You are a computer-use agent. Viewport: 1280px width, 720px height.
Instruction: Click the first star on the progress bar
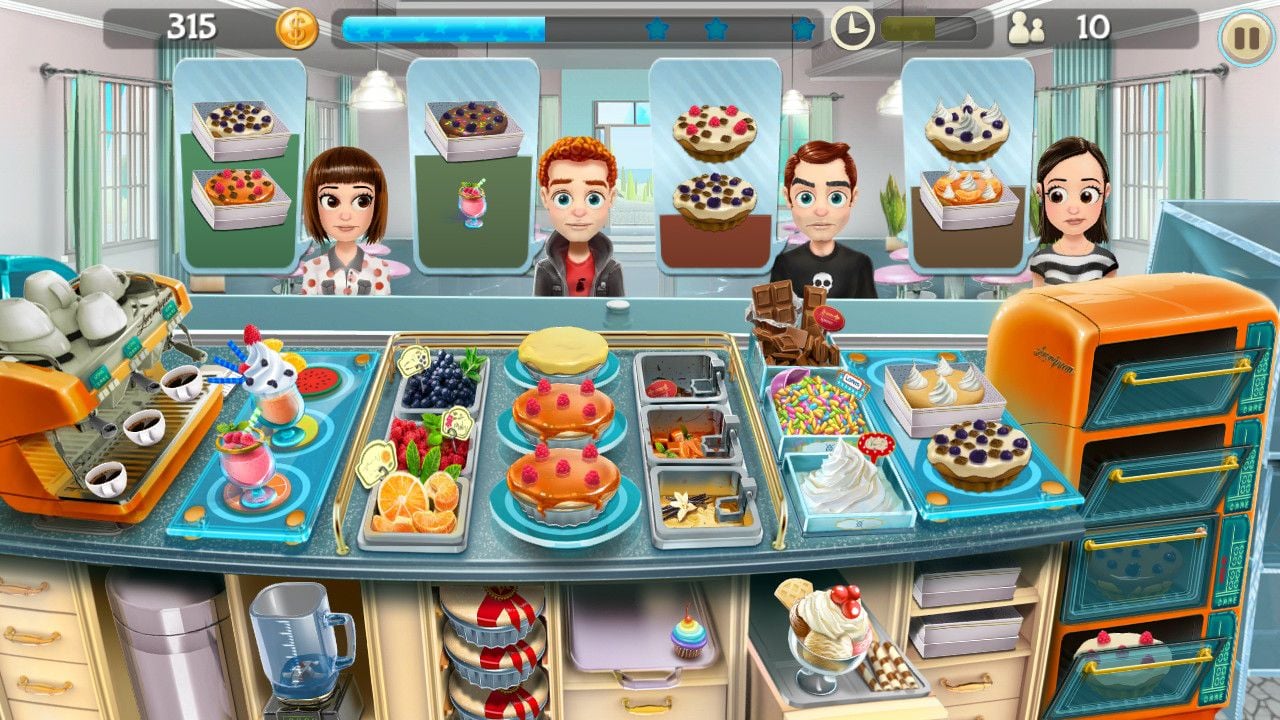click(657, 30)
